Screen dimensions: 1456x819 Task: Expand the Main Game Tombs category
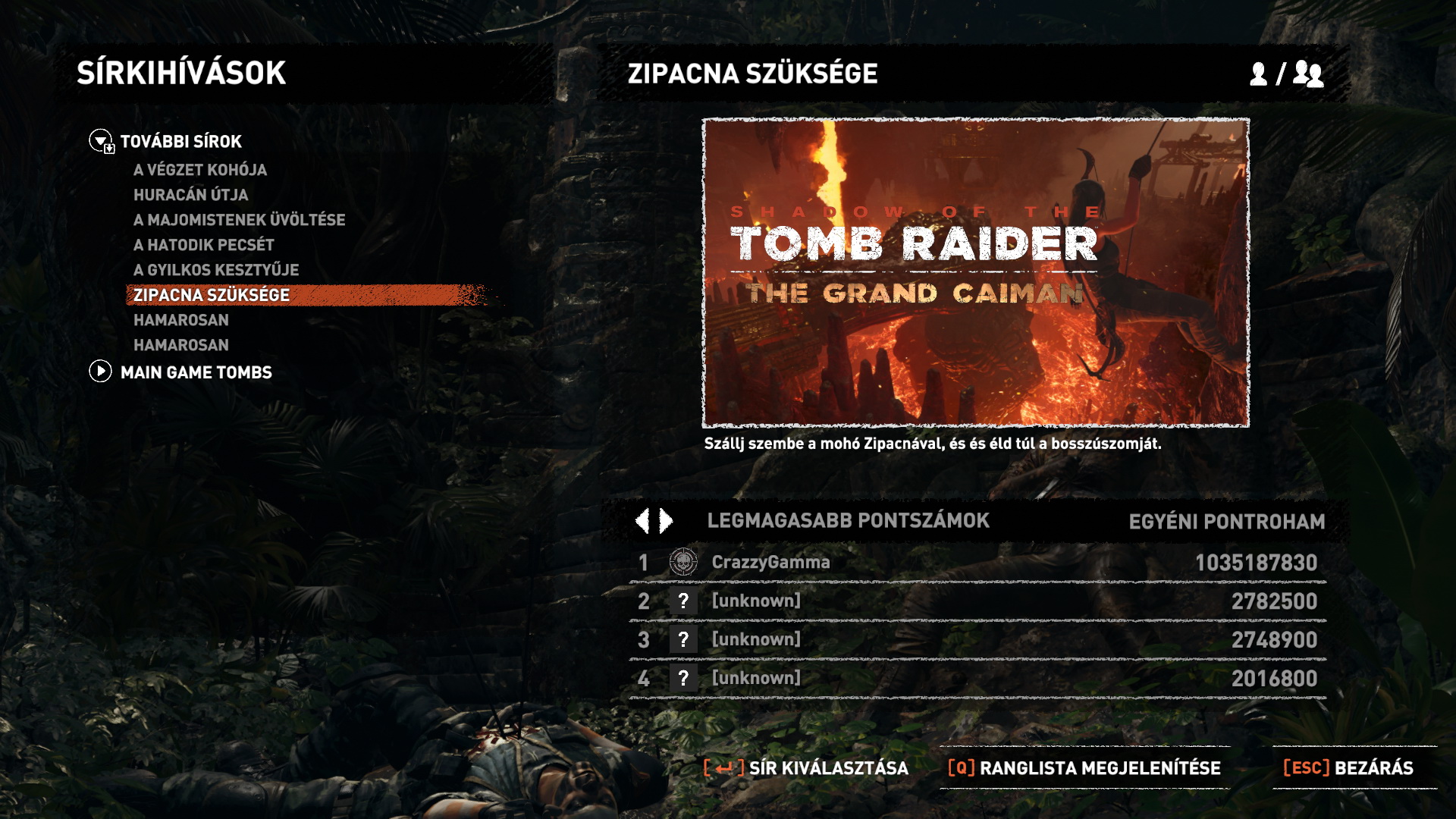[101, 372]
